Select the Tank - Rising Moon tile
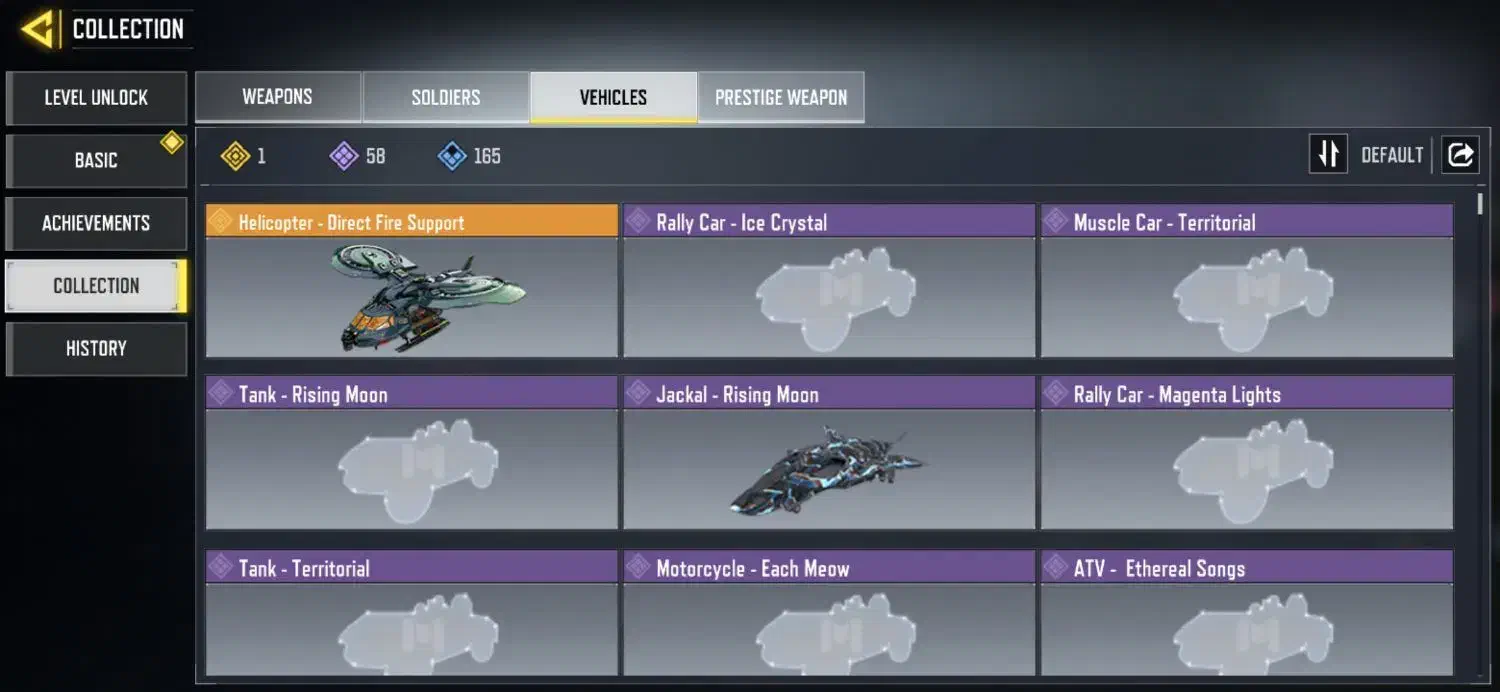Image resolution: width=1500 pixels, height=692 pixels. pyautogui.click(x=411, y=453)
